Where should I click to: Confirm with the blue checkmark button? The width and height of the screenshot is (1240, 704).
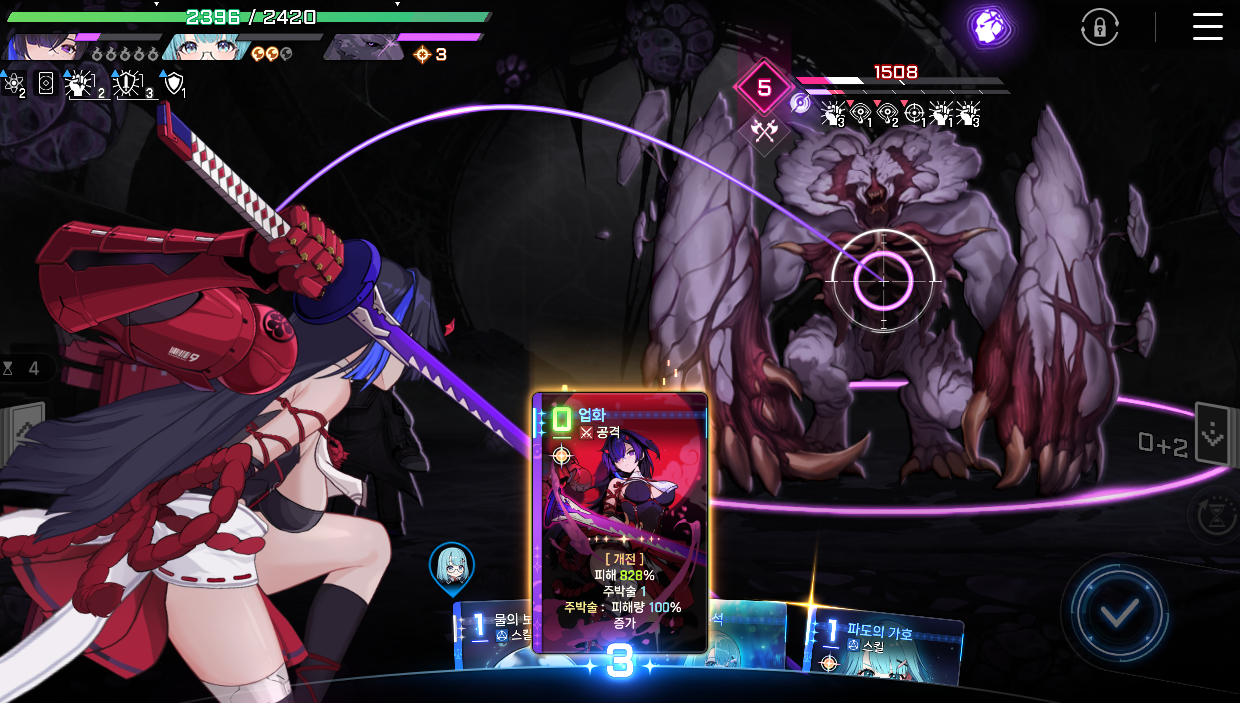click(x=1117, y=612)
